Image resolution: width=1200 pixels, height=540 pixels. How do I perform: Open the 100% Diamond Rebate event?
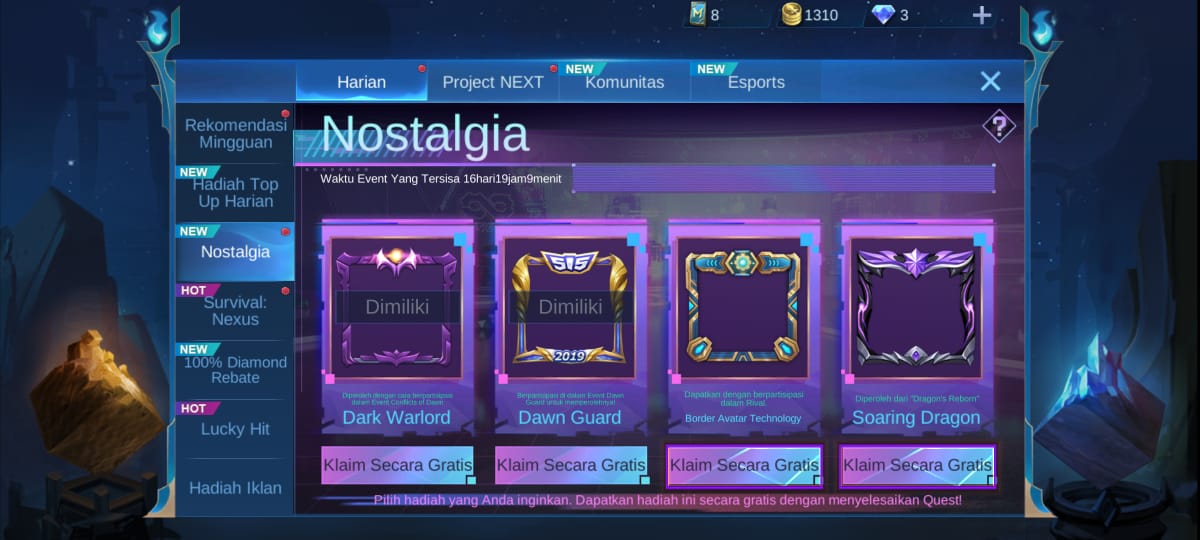click(x=235, y=370)
